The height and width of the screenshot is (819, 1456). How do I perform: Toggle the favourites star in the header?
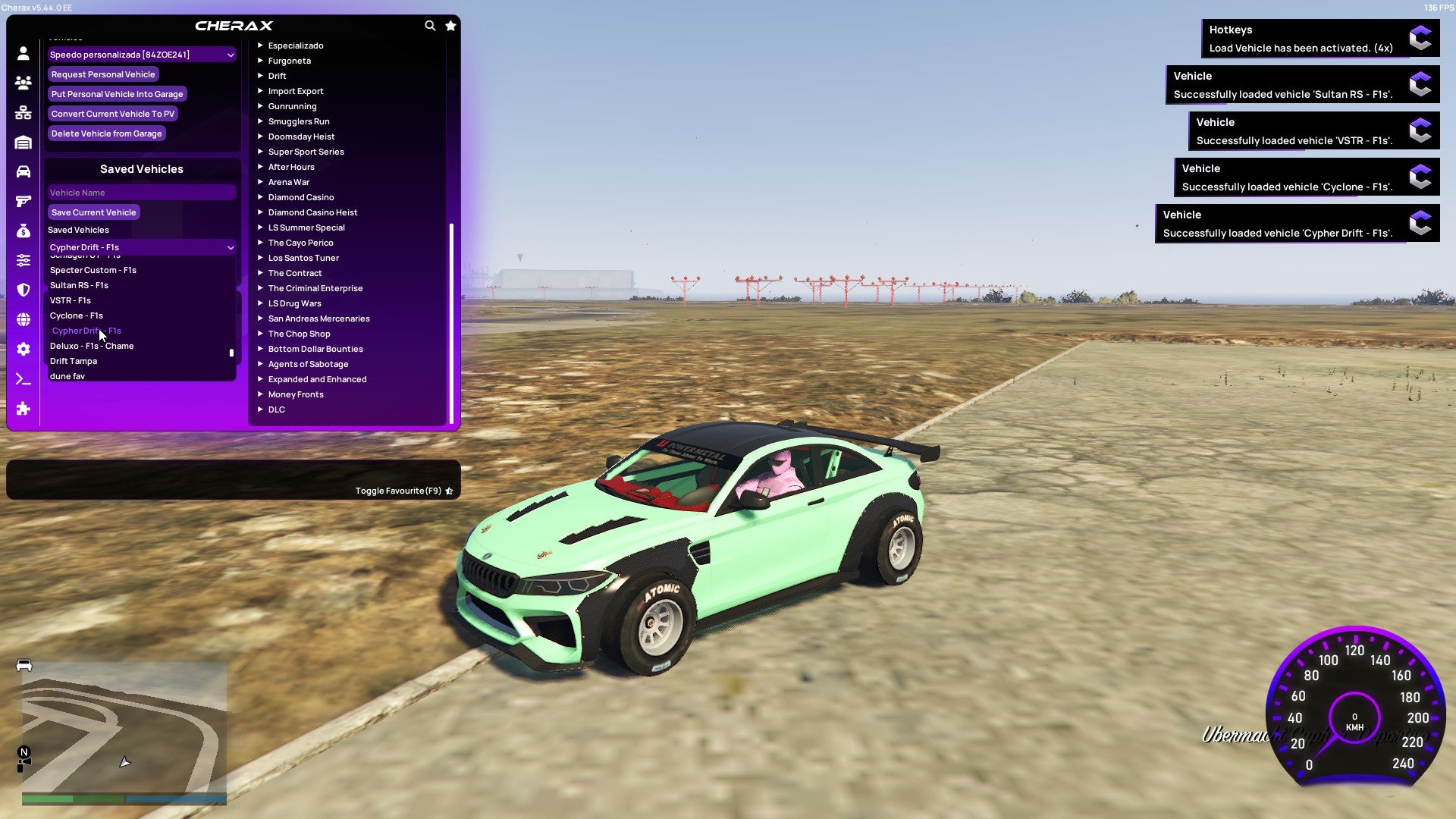click(x=450, y=25)
